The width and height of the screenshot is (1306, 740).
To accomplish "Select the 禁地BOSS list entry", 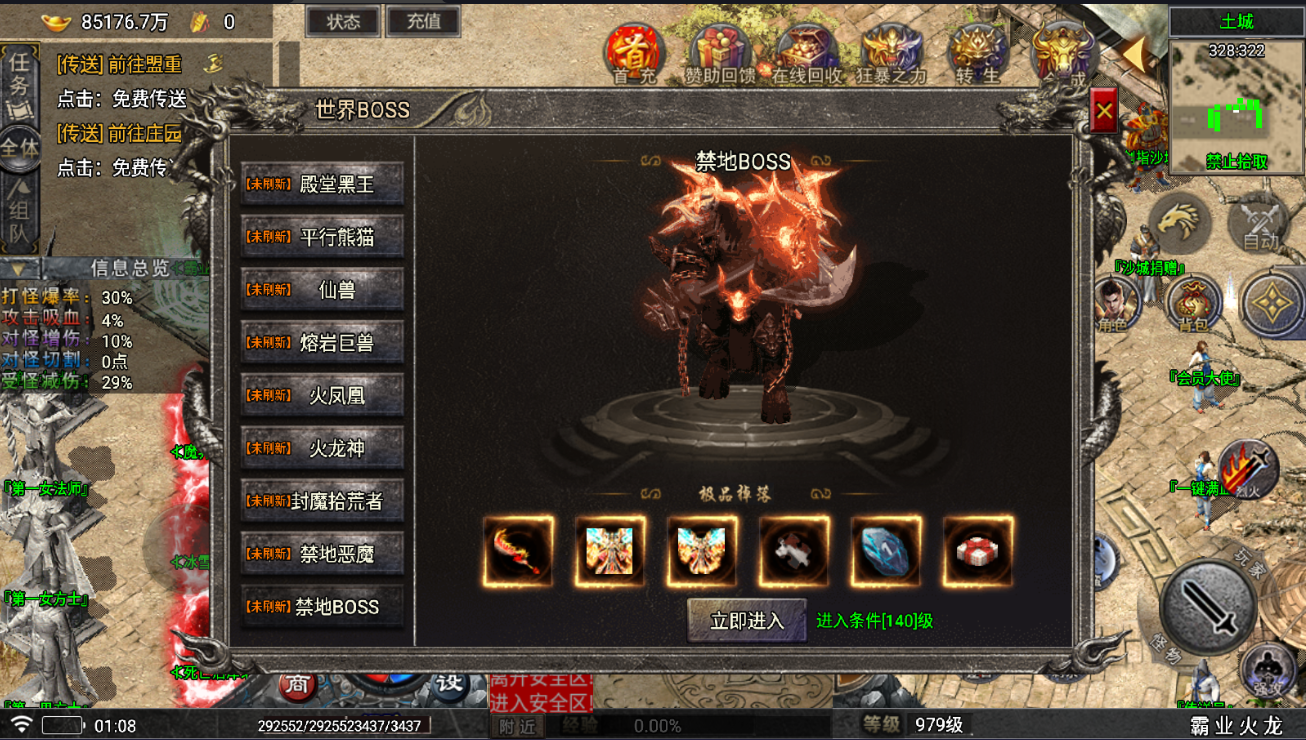I will click(x=322, y=607).
